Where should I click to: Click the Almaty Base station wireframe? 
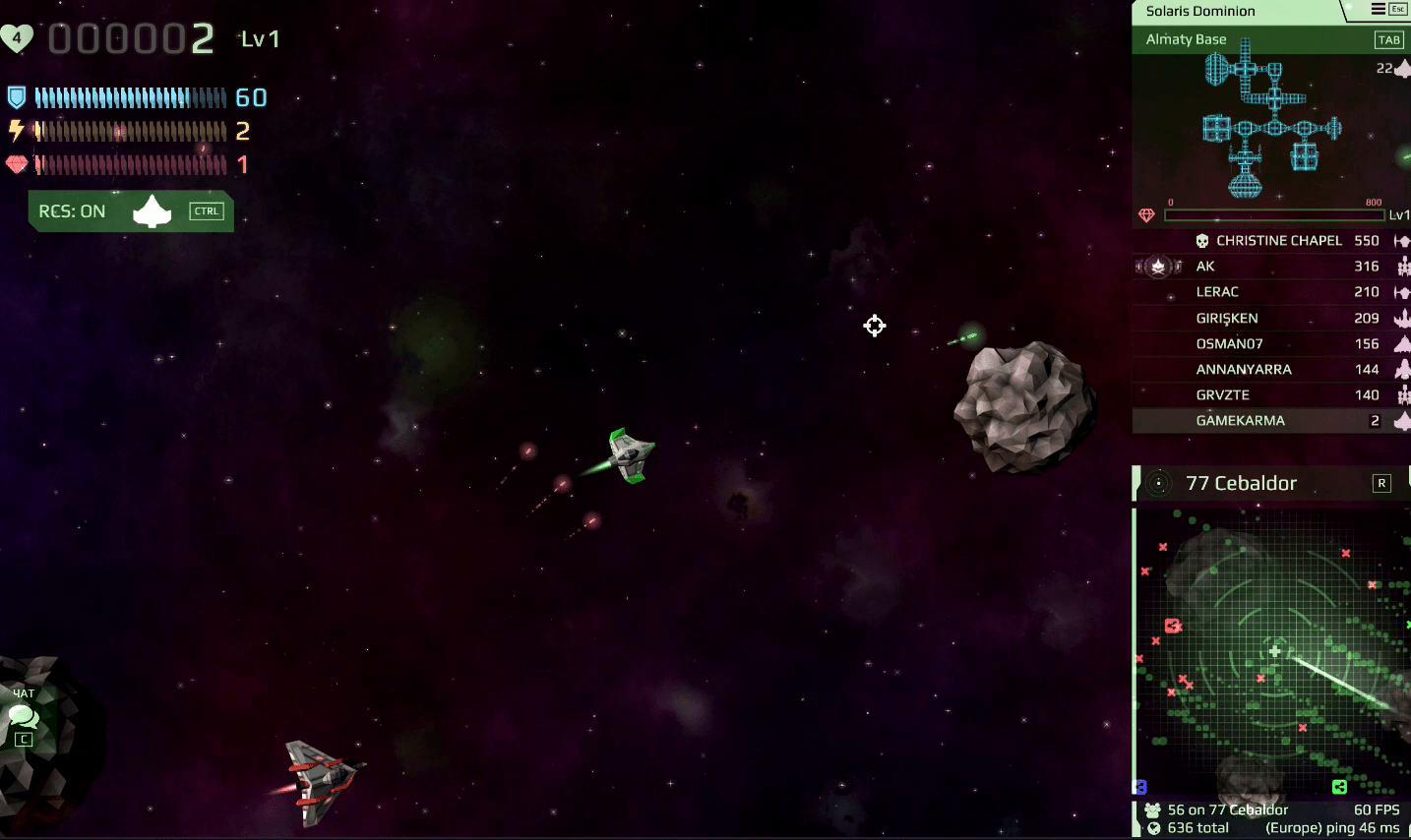(1269, 118)
